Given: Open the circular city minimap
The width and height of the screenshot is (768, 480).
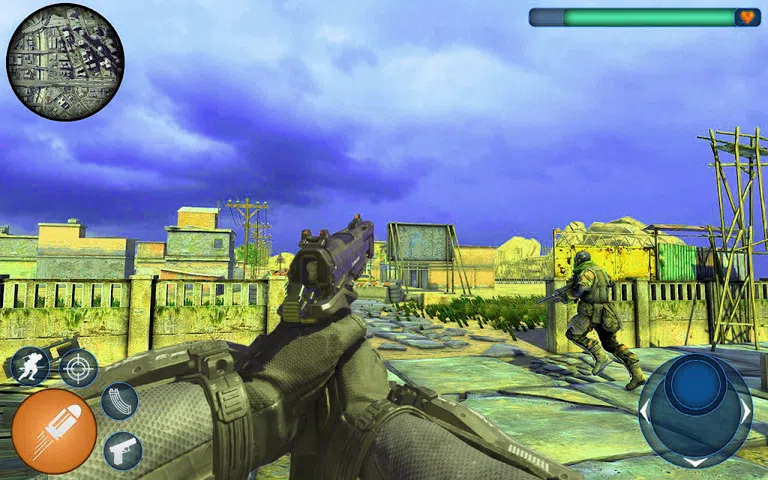Looking at the screenshot, I should pyautogui.click(x=65, y=62).
